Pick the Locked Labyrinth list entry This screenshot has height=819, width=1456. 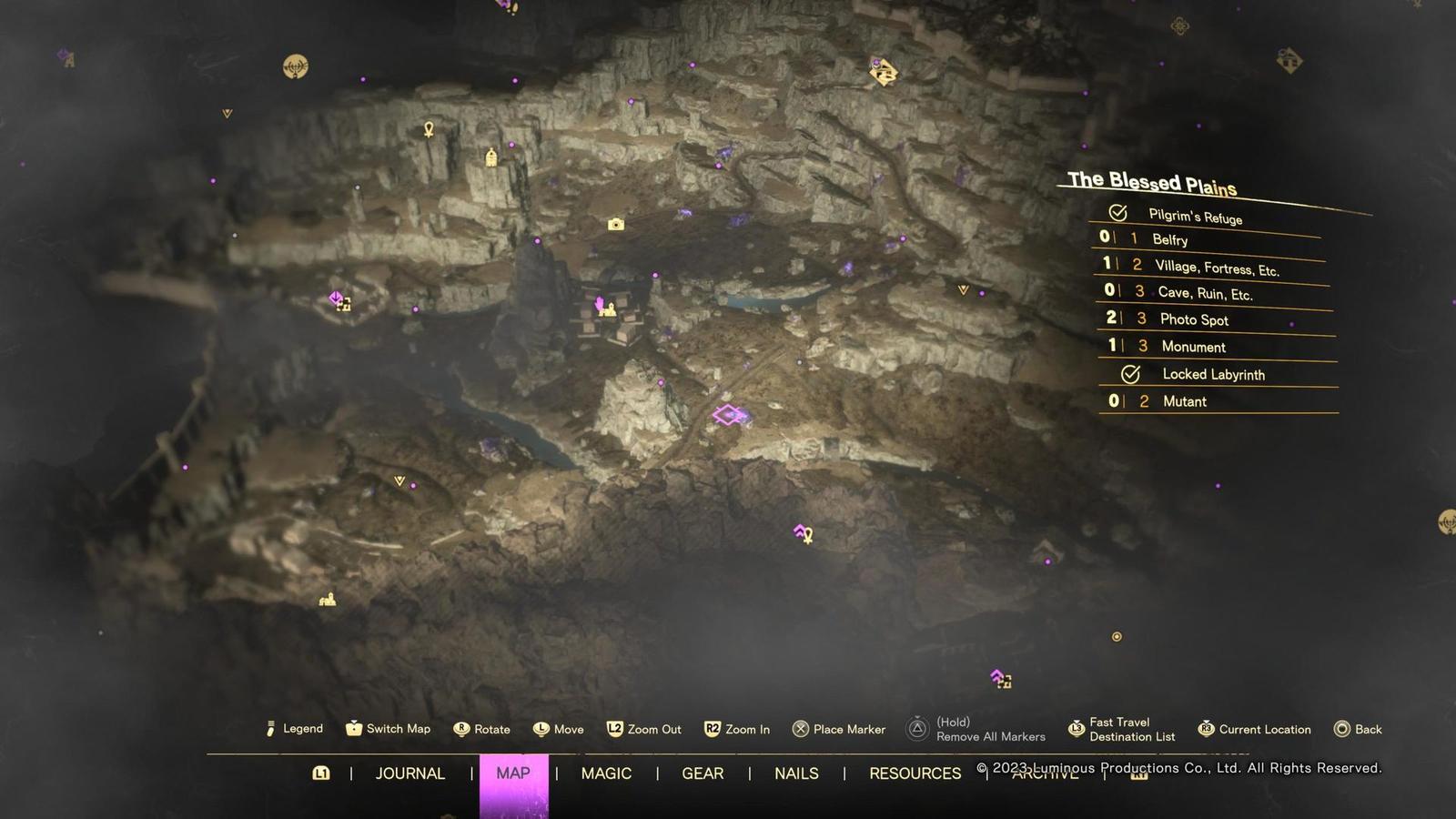click(x=1213, y=374)
